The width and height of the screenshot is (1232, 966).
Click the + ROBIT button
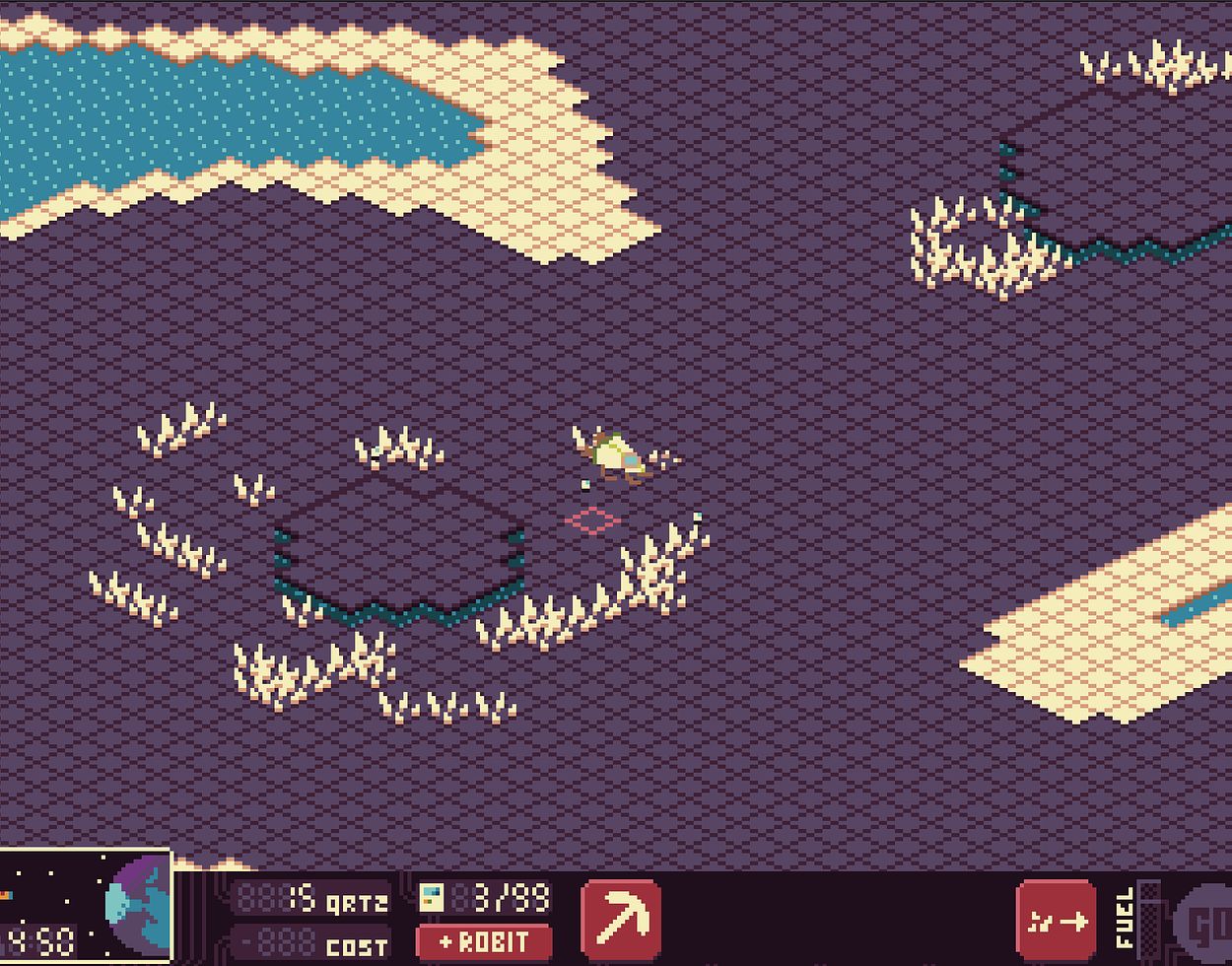483,942
